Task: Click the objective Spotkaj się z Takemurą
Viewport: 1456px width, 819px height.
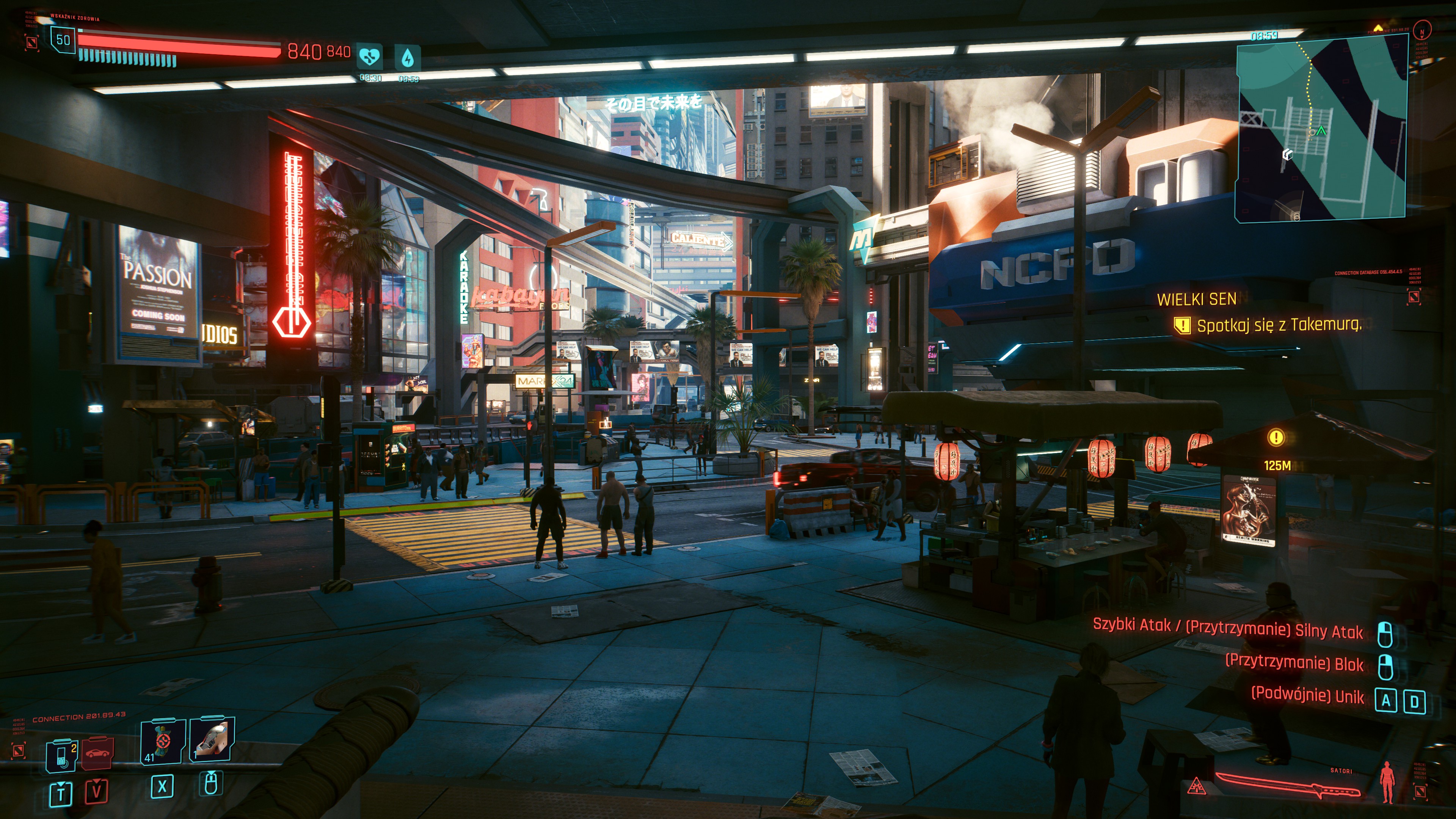Action: [x=1279, y=325]
